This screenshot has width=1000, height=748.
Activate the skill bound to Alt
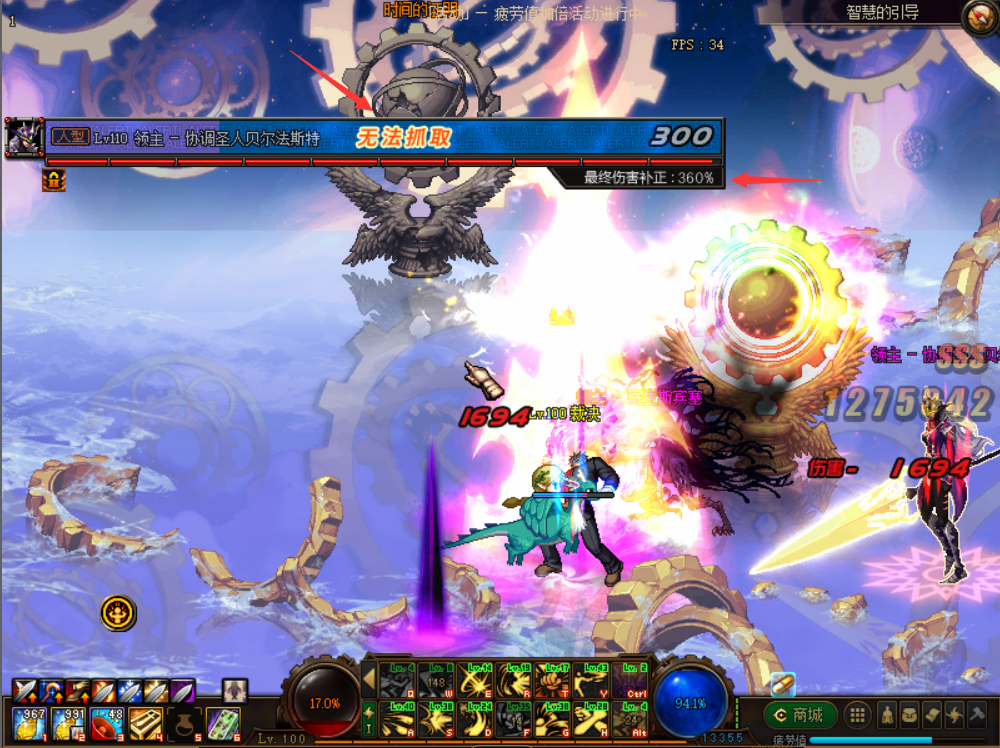(630, 719)
